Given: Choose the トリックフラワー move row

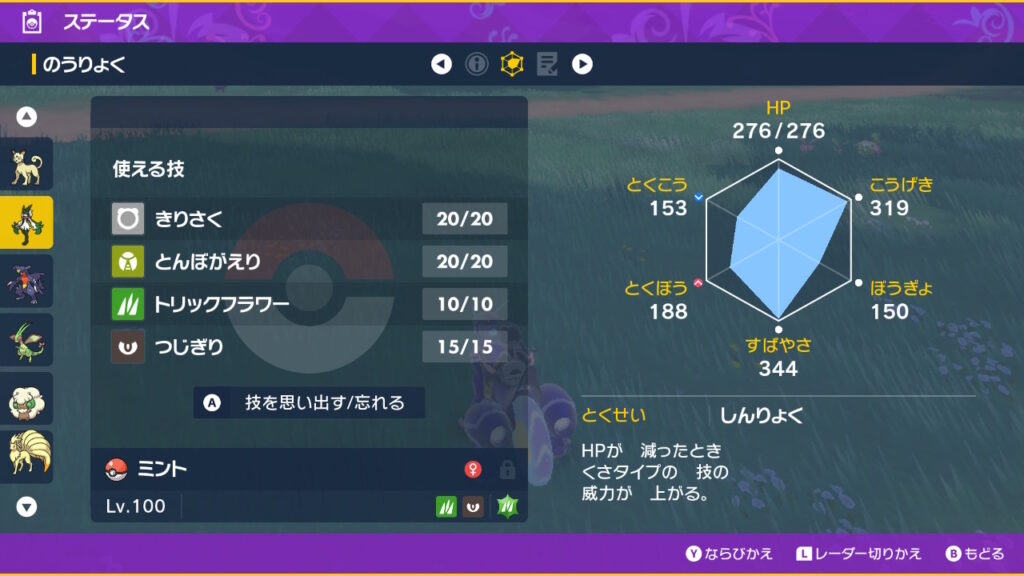Looking at the screenshot, I should (x=309, y=304).
